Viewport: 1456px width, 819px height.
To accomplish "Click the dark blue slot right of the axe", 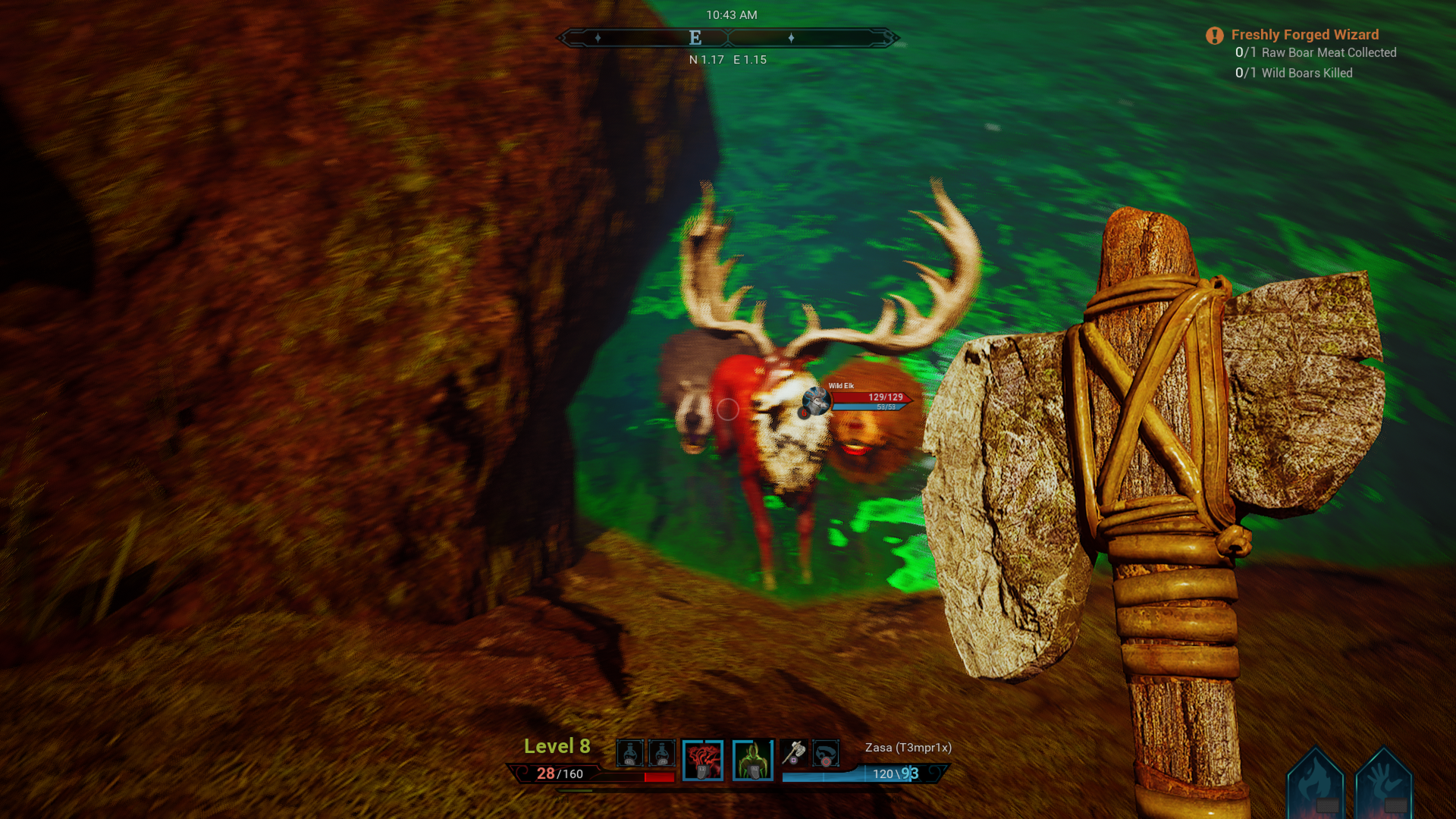I will [x=825, y=753].
